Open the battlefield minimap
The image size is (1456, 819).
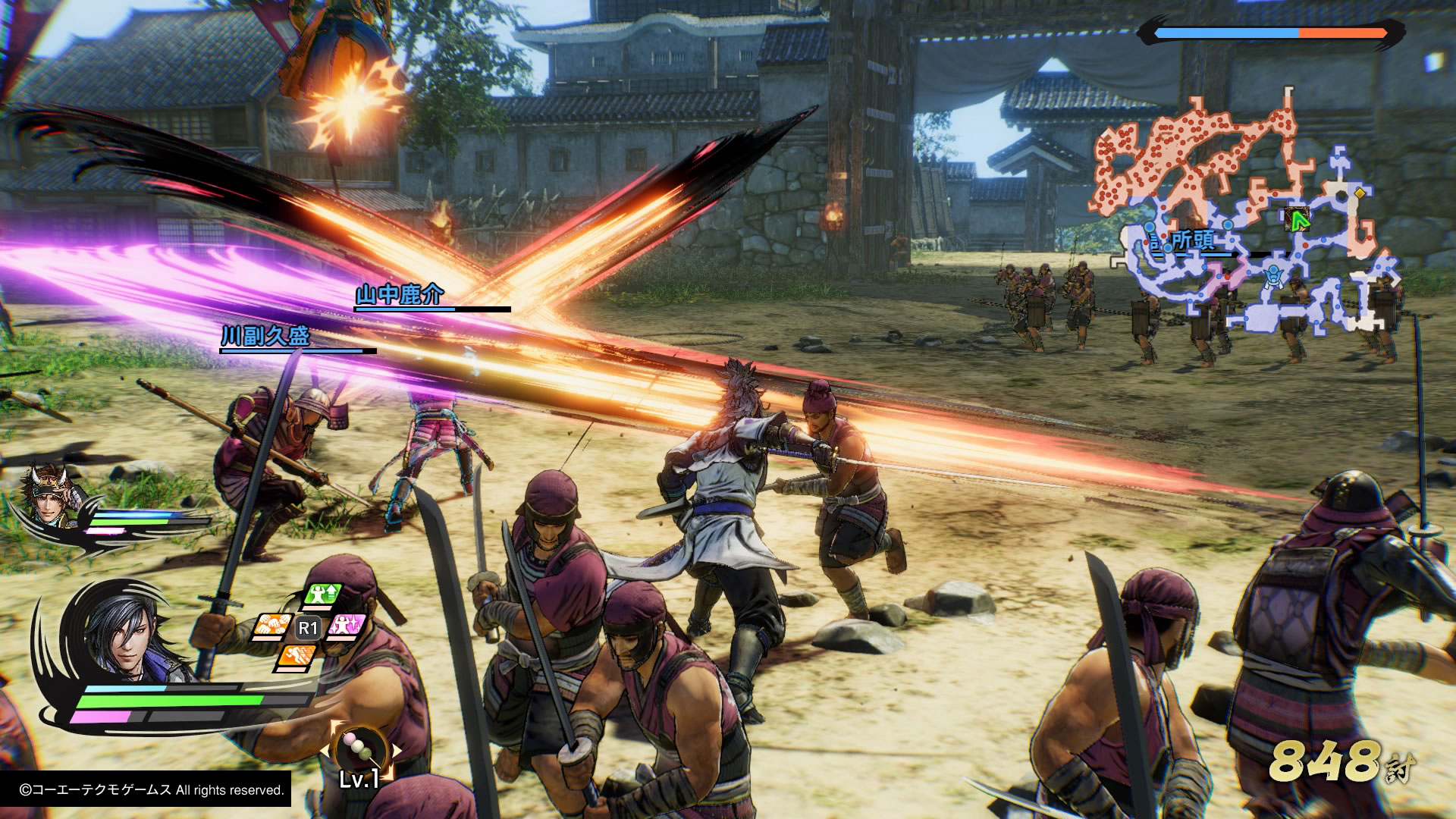pyautogui.click(x=1244, y=220)
